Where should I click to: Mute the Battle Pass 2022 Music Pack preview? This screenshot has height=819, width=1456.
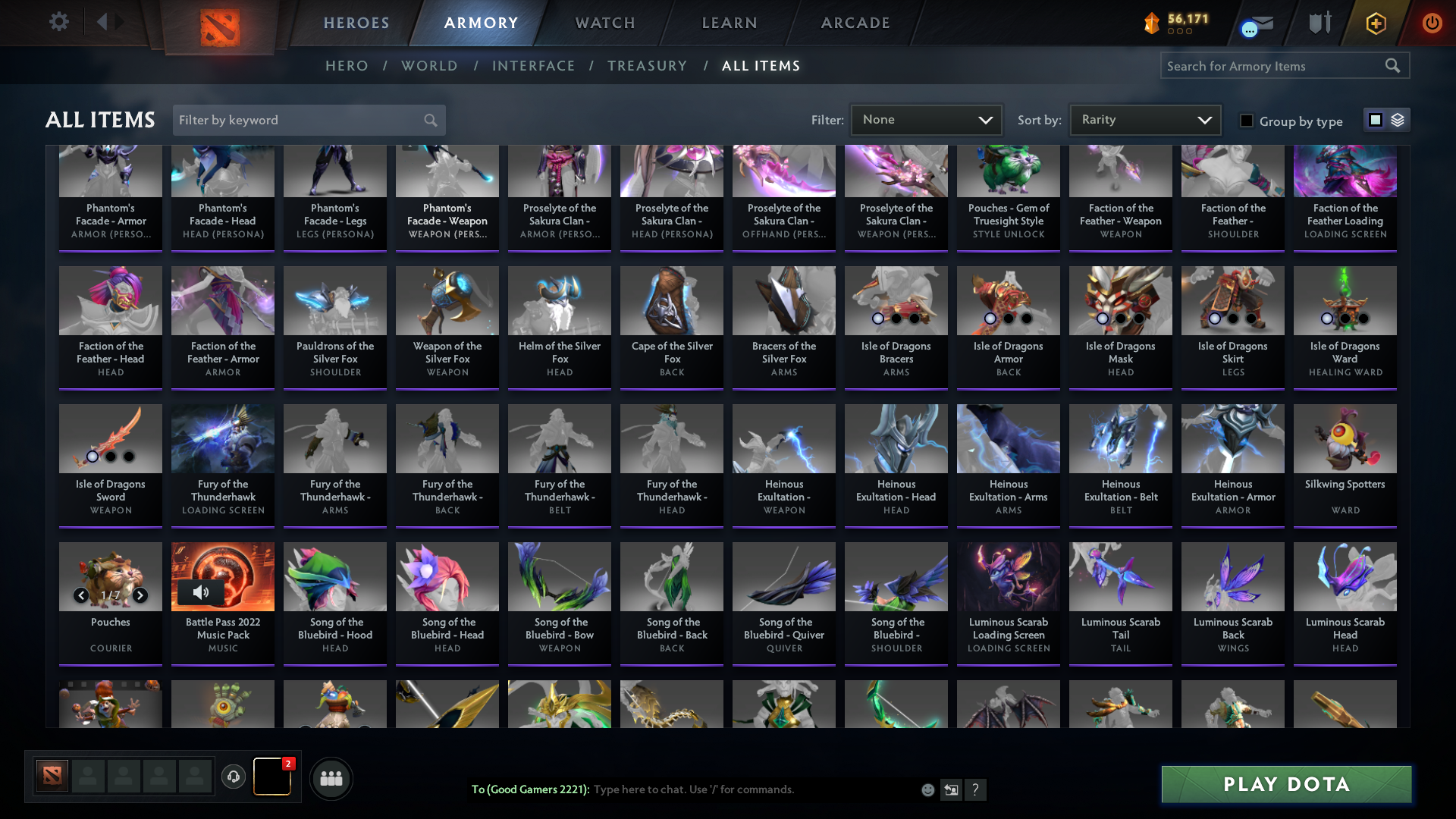(201, 592)
